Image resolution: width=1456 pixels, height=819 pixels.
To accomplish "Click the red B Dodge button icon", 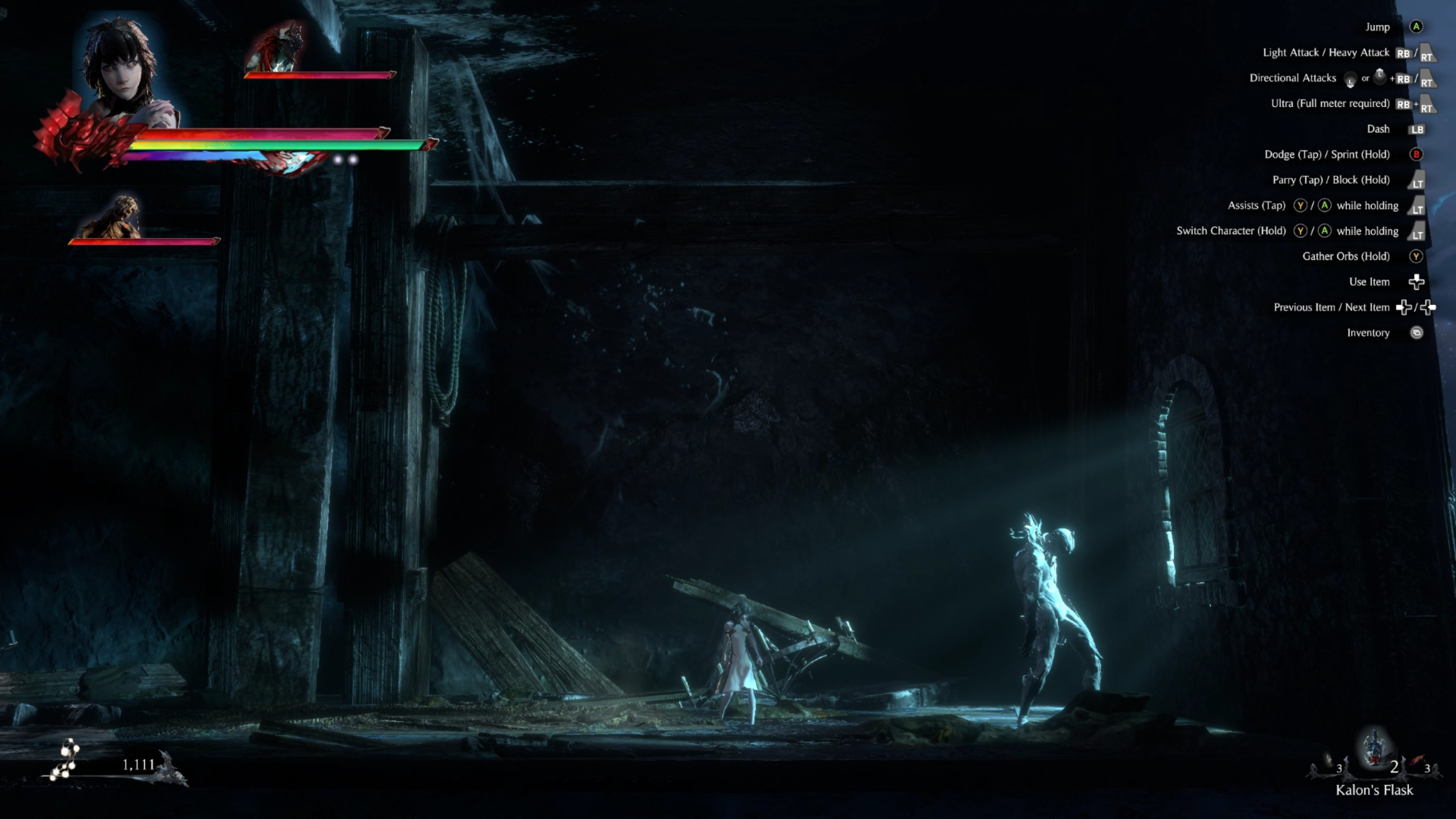I will [1417, 155].
